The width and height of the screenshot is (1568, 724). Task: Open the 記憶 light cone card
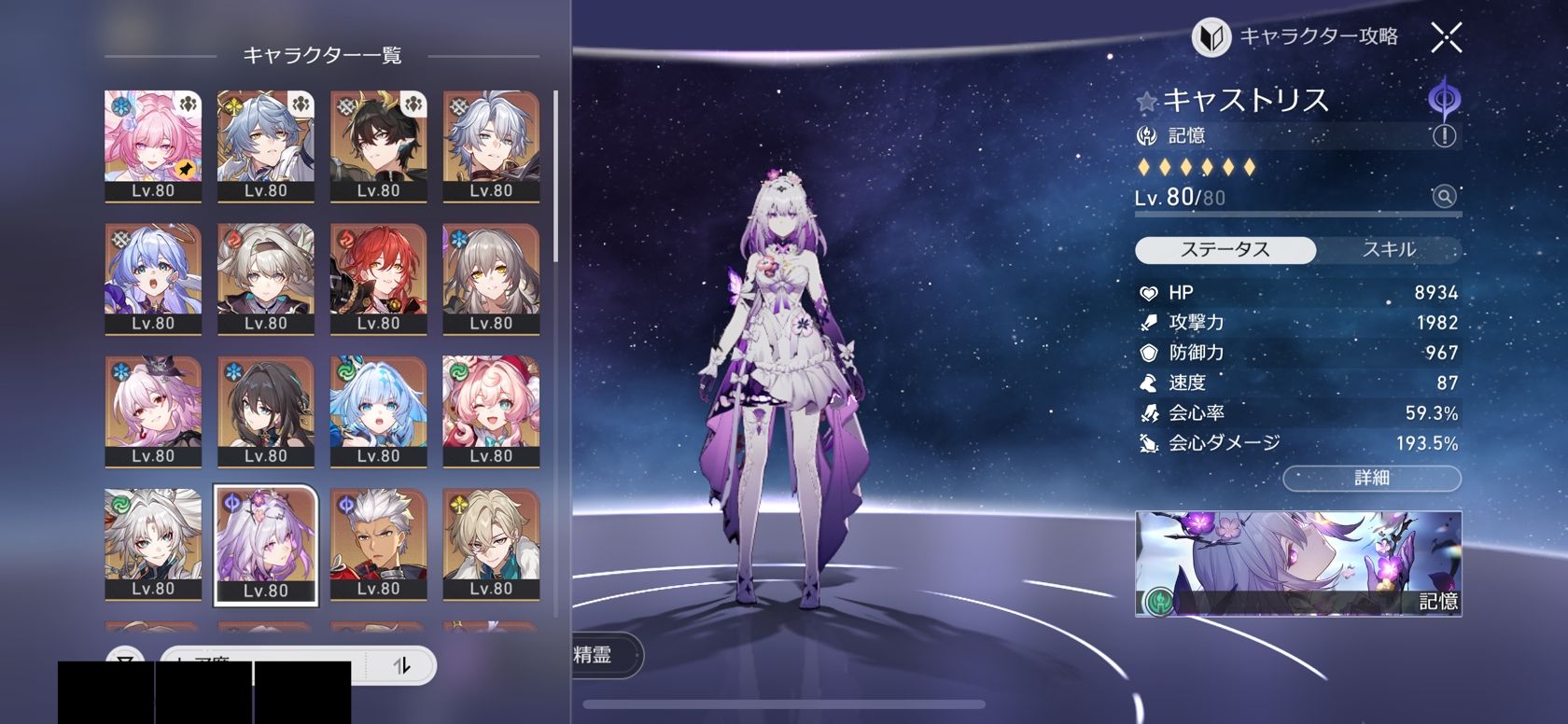click(x=1297, y=564)
